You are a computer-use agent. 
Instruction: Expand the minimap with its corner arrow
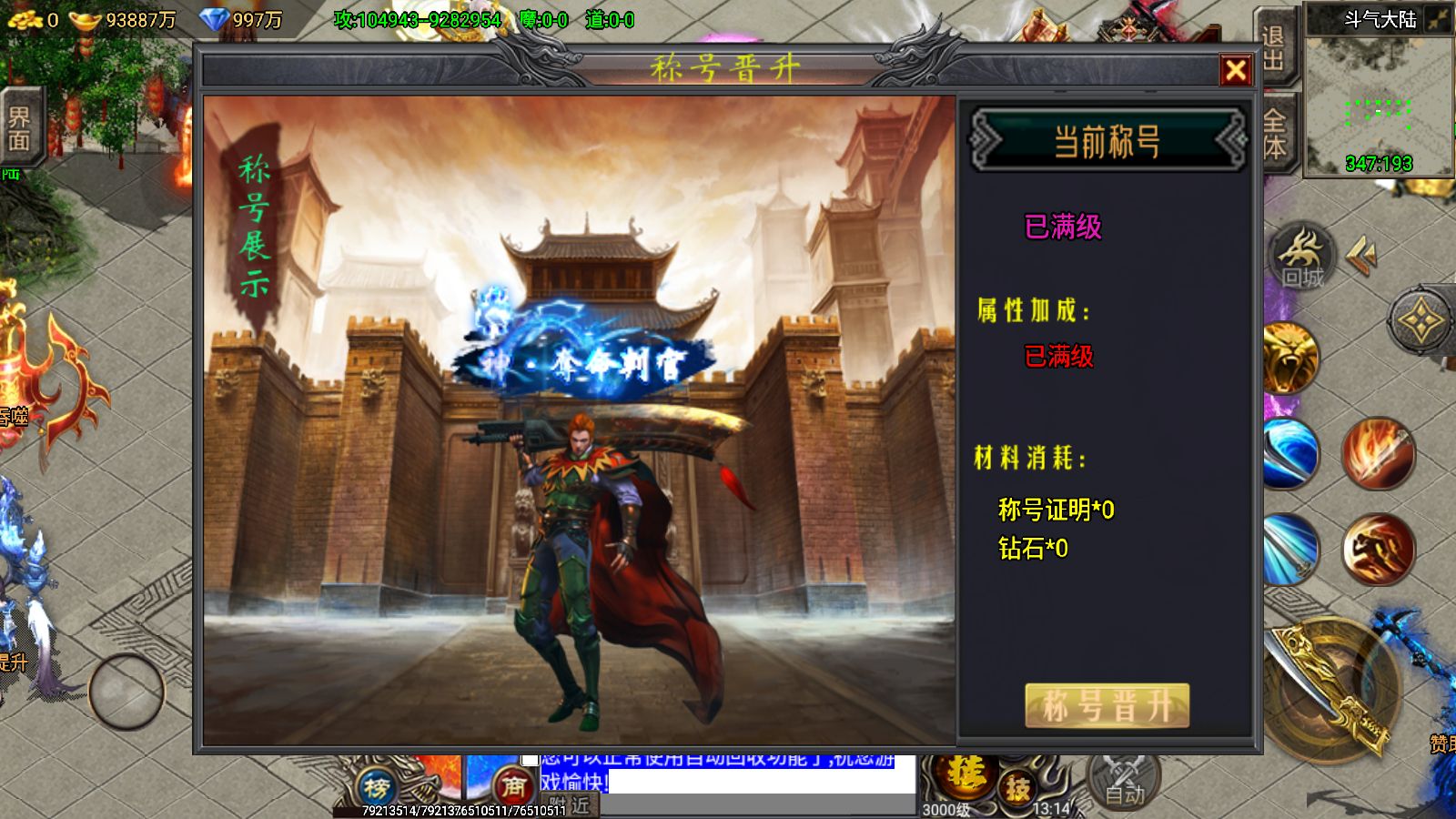pyautogui.click(x=1436, y=18)
